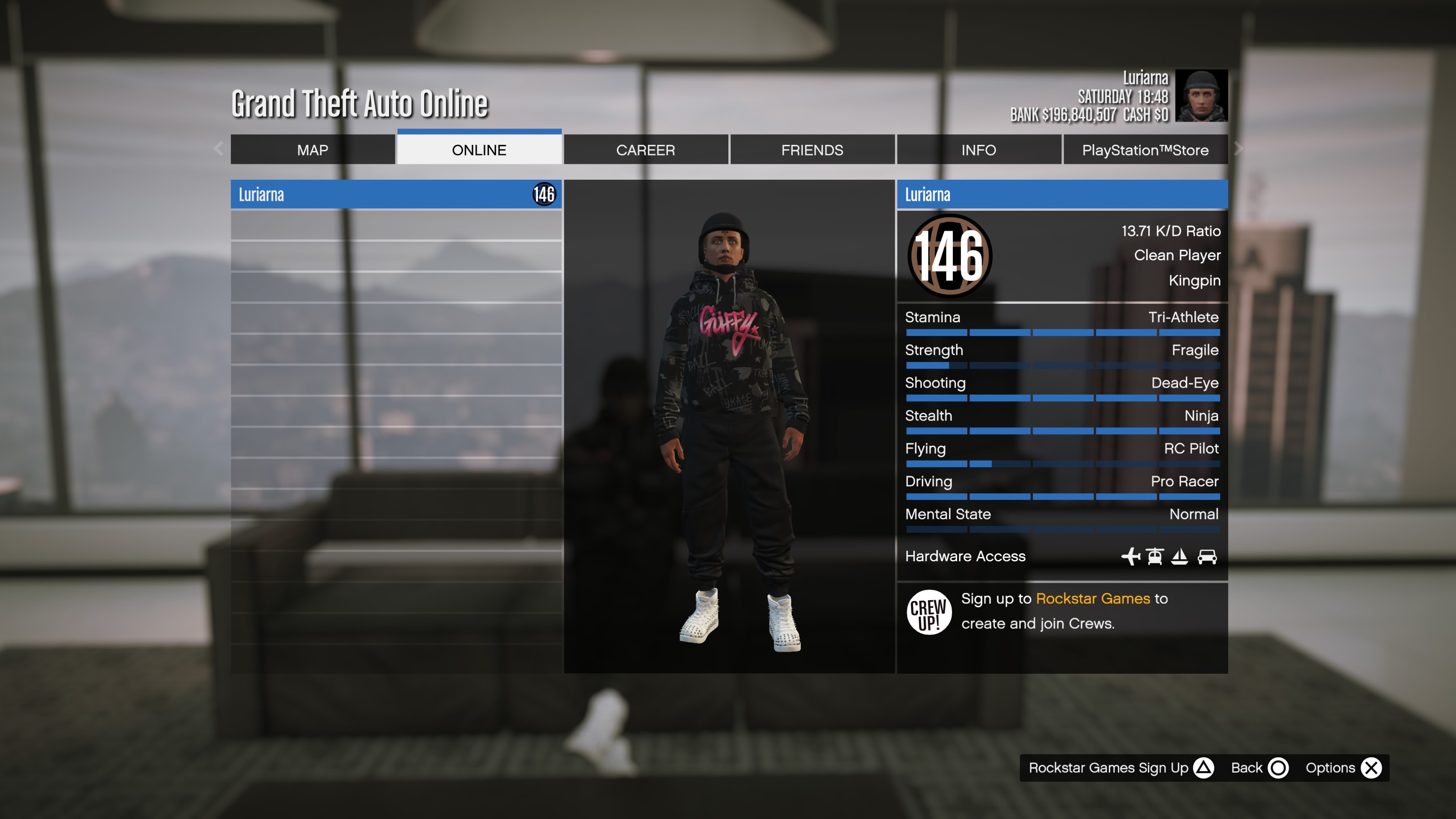Switch to the FRIENDS tab
Viewport: 1456px width, 819px height.
(812, 150)
